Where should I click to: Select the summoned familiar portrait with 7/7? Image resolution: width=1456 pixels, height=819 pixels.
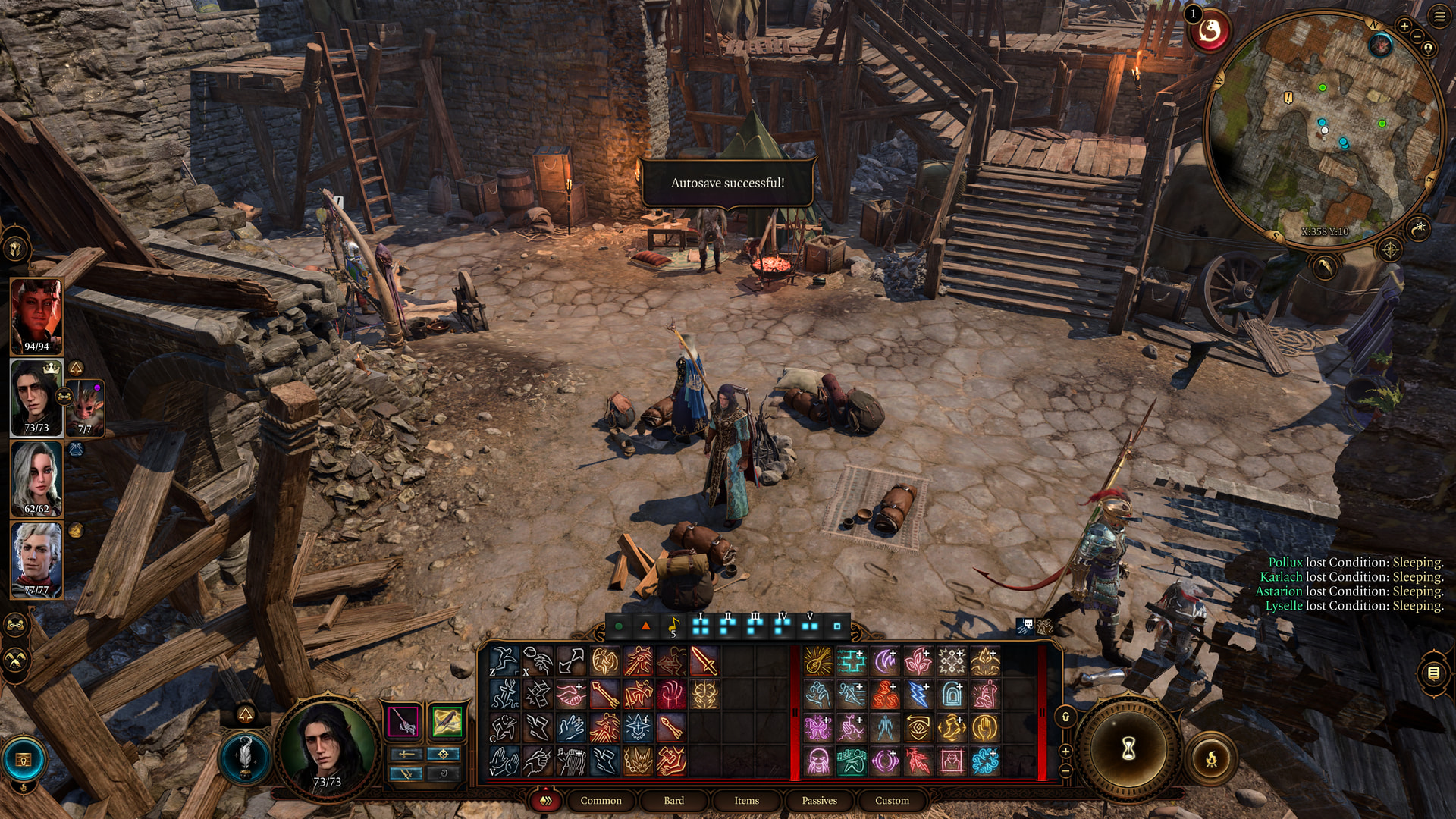(86, 408)
